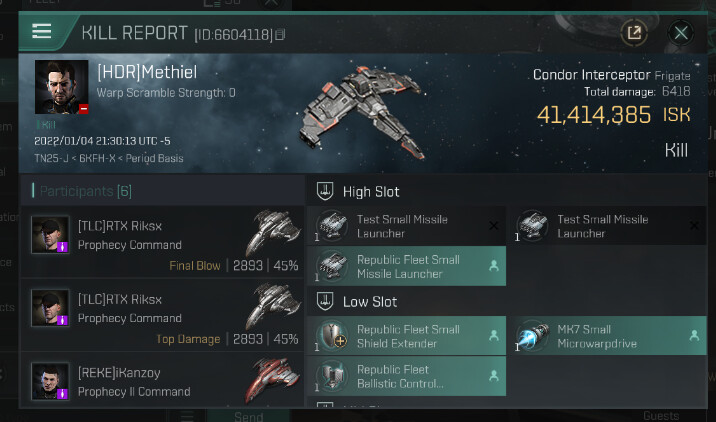Collapse the Low Slot section

(x=325, y=301)
